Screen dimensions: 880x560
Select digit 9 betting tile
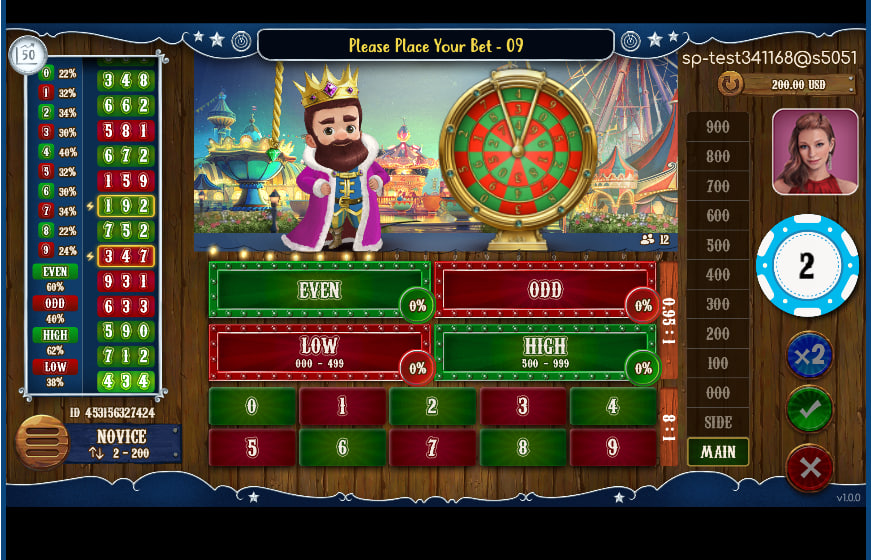click(x=613, y=448)
